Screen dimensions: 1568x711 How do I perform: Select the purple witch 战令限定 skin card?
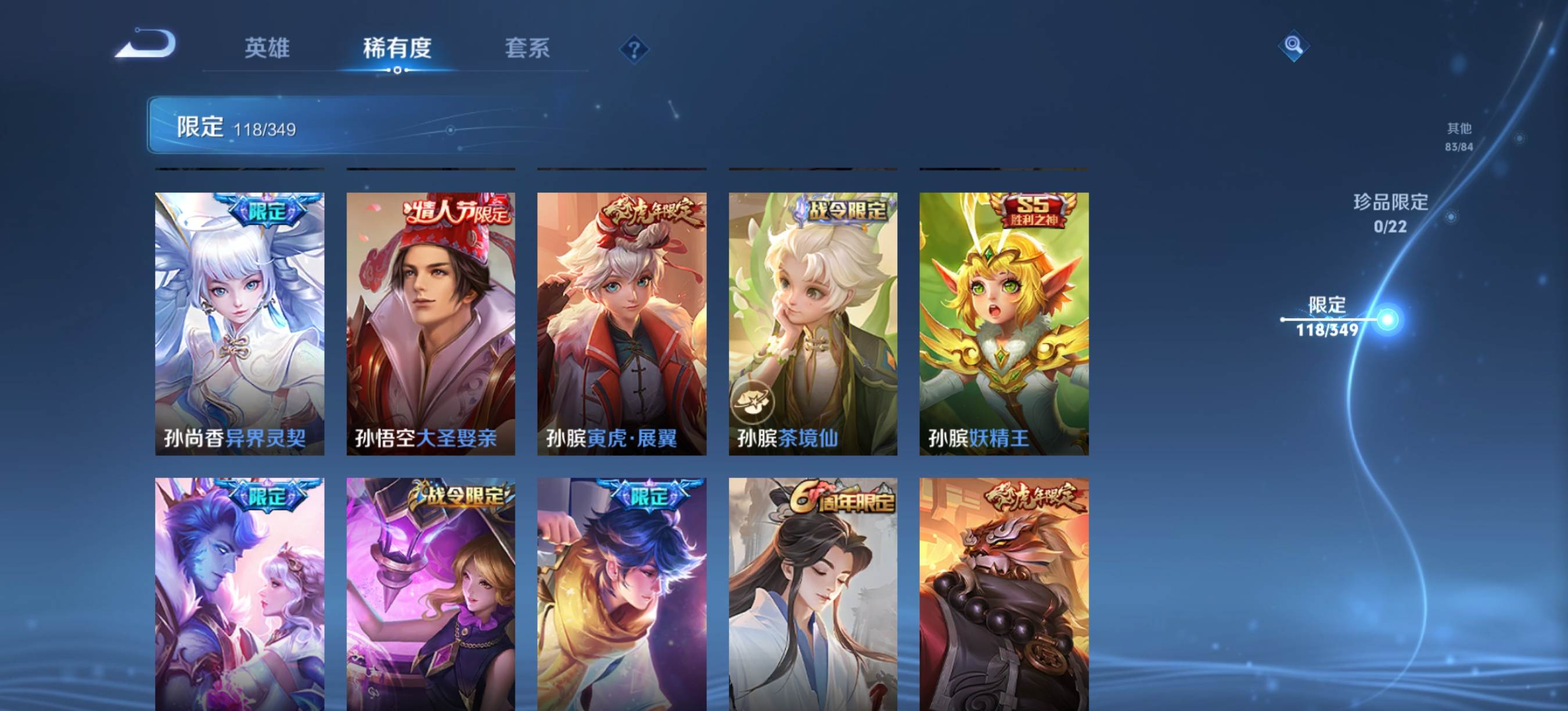(430, 594)
